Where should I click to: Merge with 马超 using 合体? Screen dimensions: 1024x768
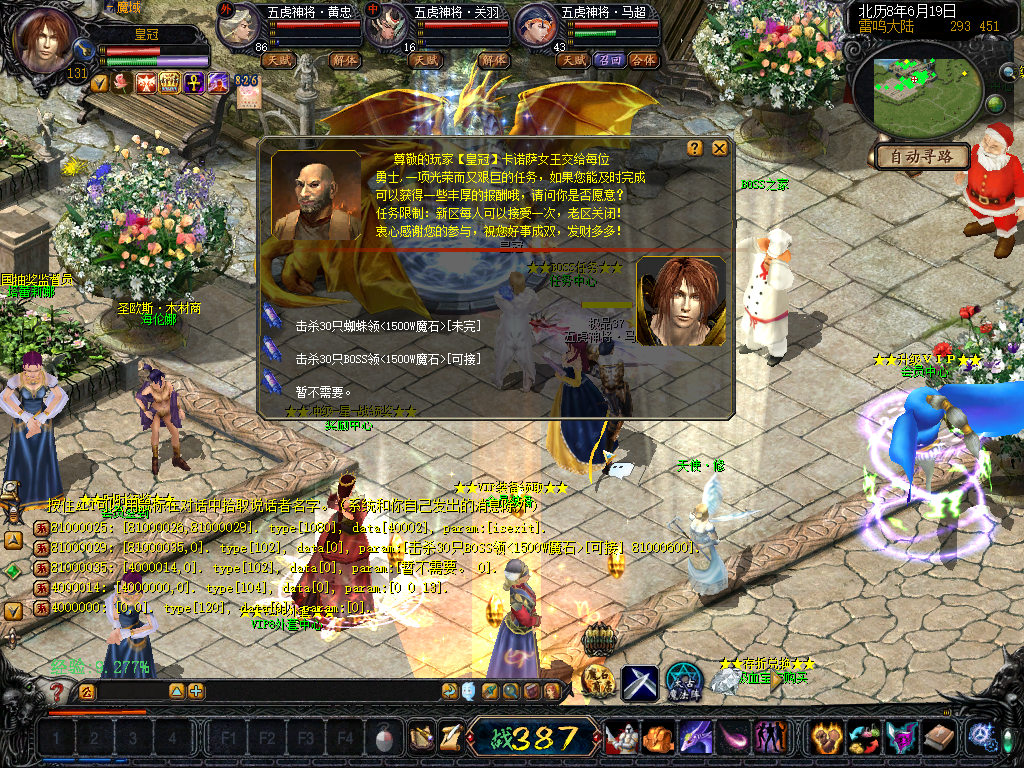tap(644, 60)
